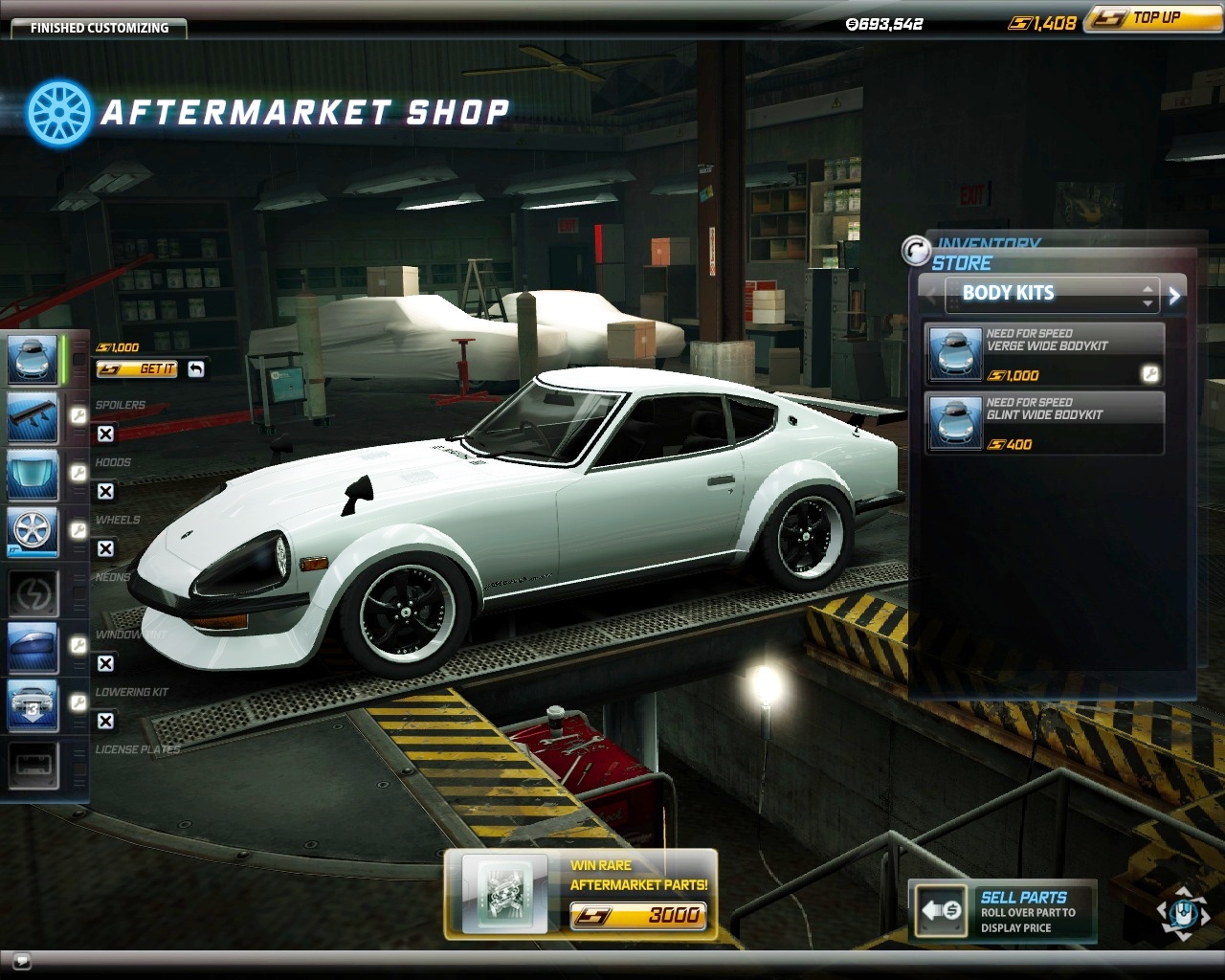Image resolution: width=1225 pixels, height=980 pixels.
Task: Remove the installed spoiler with X button
Action: click(105, 434)
